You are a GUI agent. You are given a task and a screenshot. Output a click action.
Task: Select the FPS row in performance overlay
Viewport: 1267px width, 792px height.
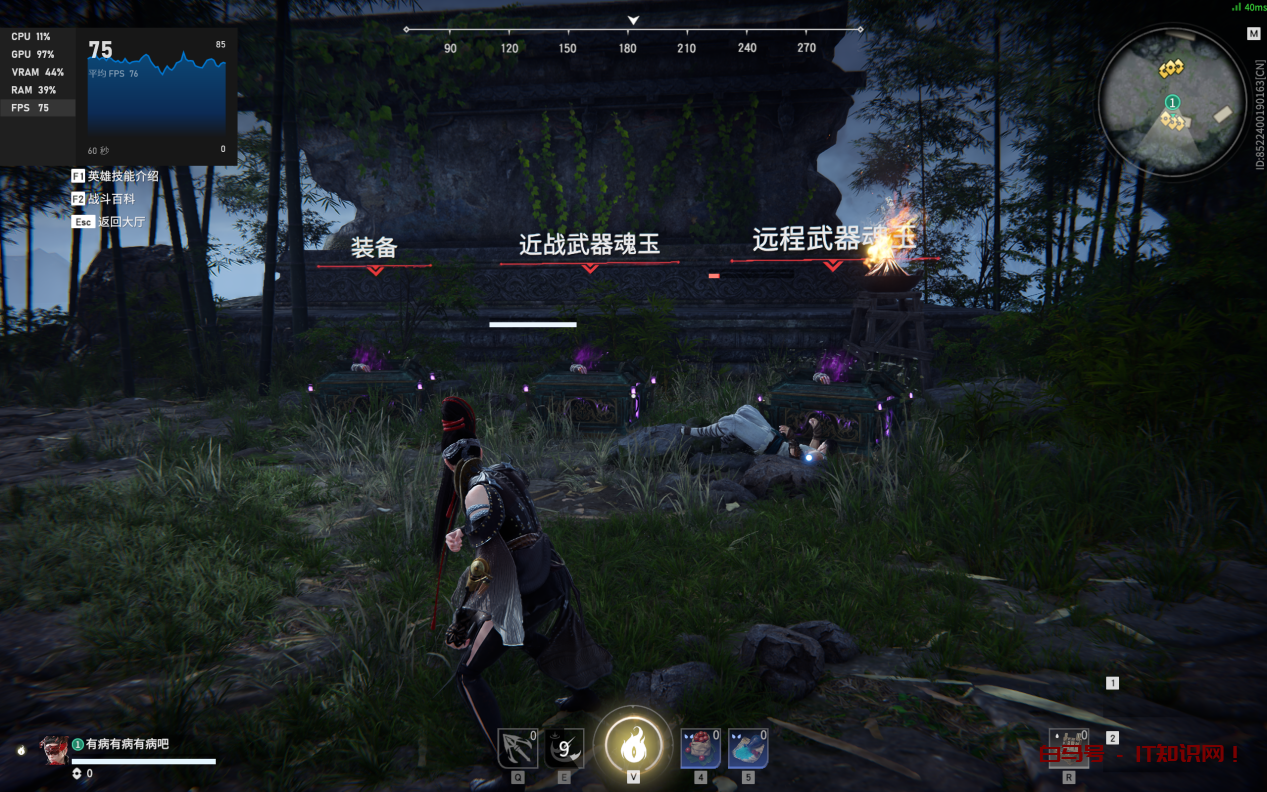tap(37, 108)
